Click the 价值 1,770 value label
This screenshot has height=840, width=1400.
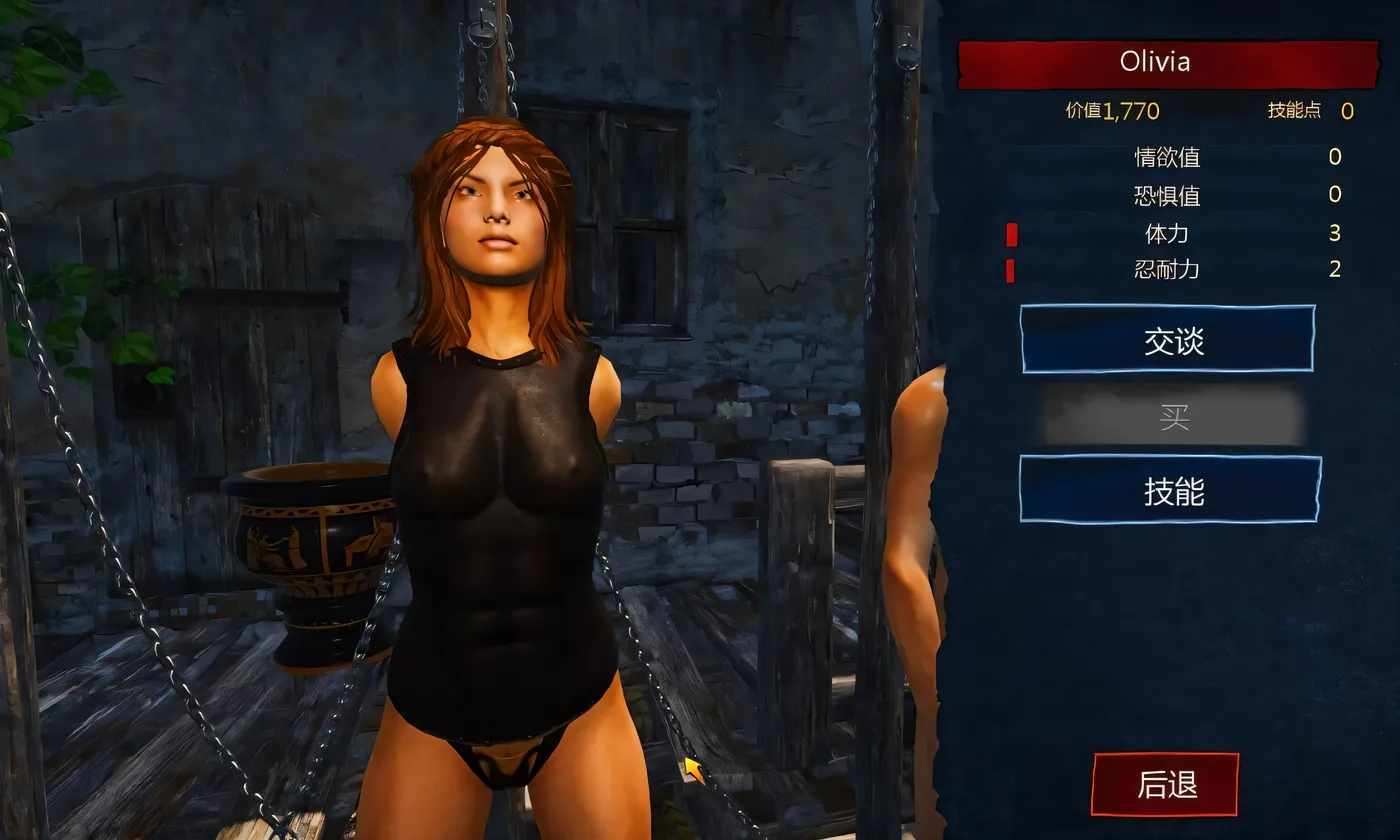click(1114, 110)
